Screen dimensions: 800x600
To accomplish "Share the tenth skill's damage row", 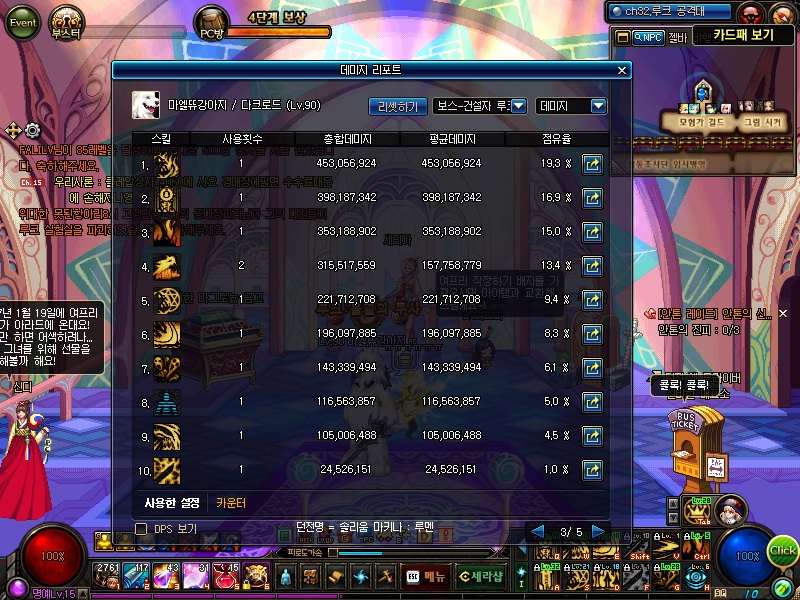I will pyautogui.click(x=593, y=470).
